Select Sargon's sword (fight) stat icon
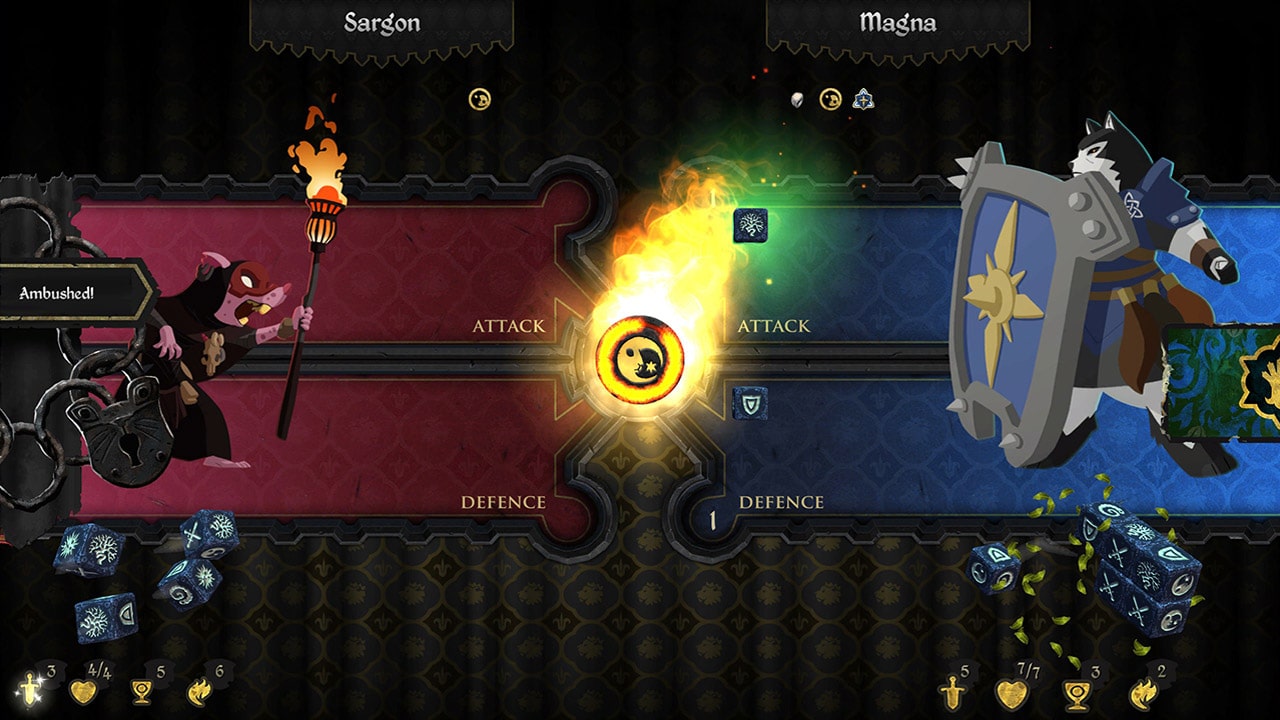 pos(30,690)
